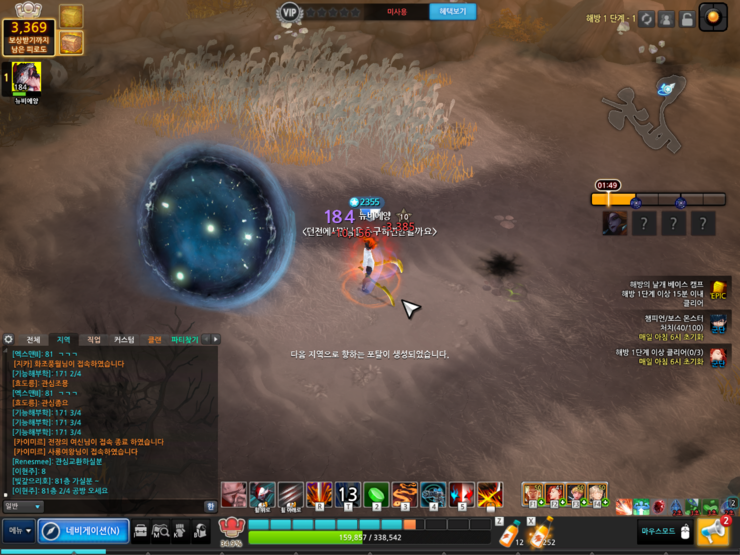Select the 커스텀 chat tab
Image resolution: width=740 pixels, height=555 pixels.
124,340
